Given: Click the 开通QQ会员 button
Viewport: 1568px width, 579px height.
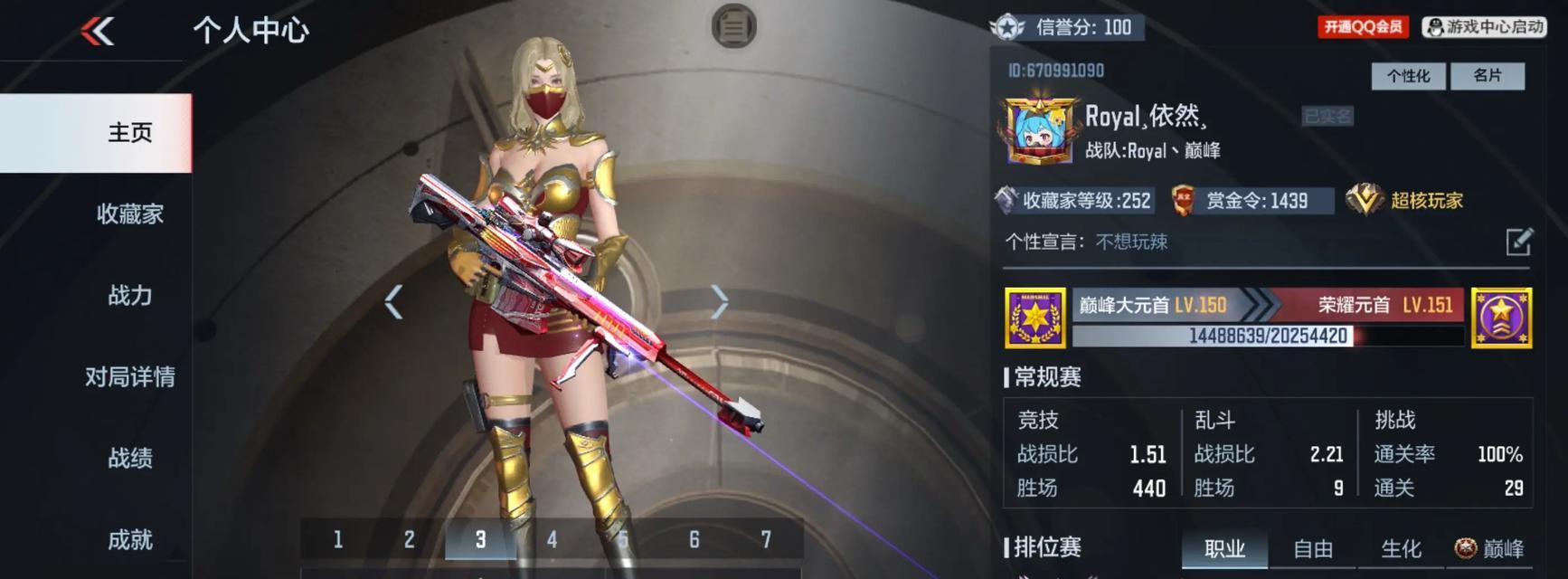Looking at the screenshot, I should point(1363,27).
